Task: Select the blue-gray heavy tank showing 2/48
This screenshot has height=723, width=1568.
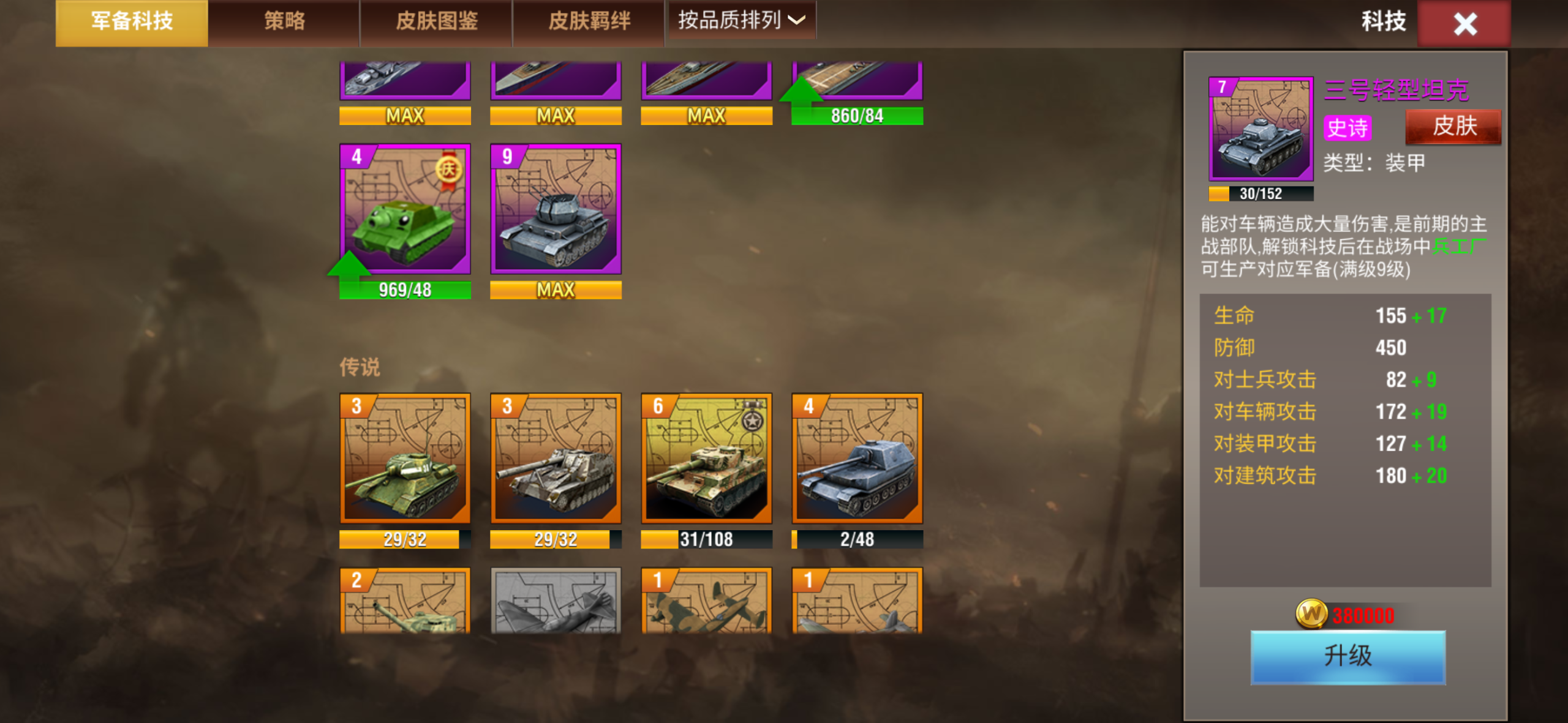Action: [857, 459]
